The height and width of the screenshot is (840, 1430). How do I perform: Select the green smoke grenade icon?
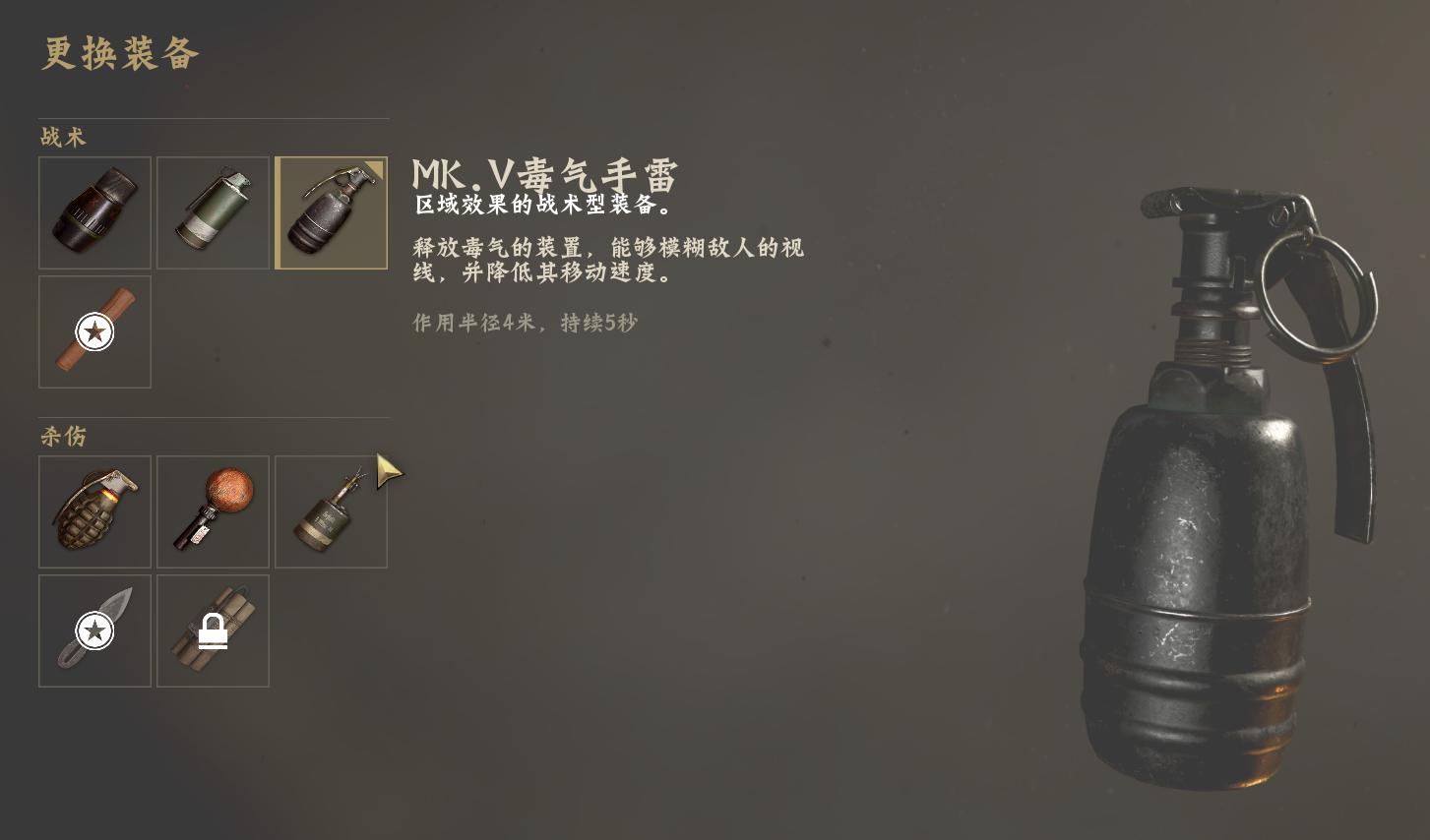click(x=213, y=212)
